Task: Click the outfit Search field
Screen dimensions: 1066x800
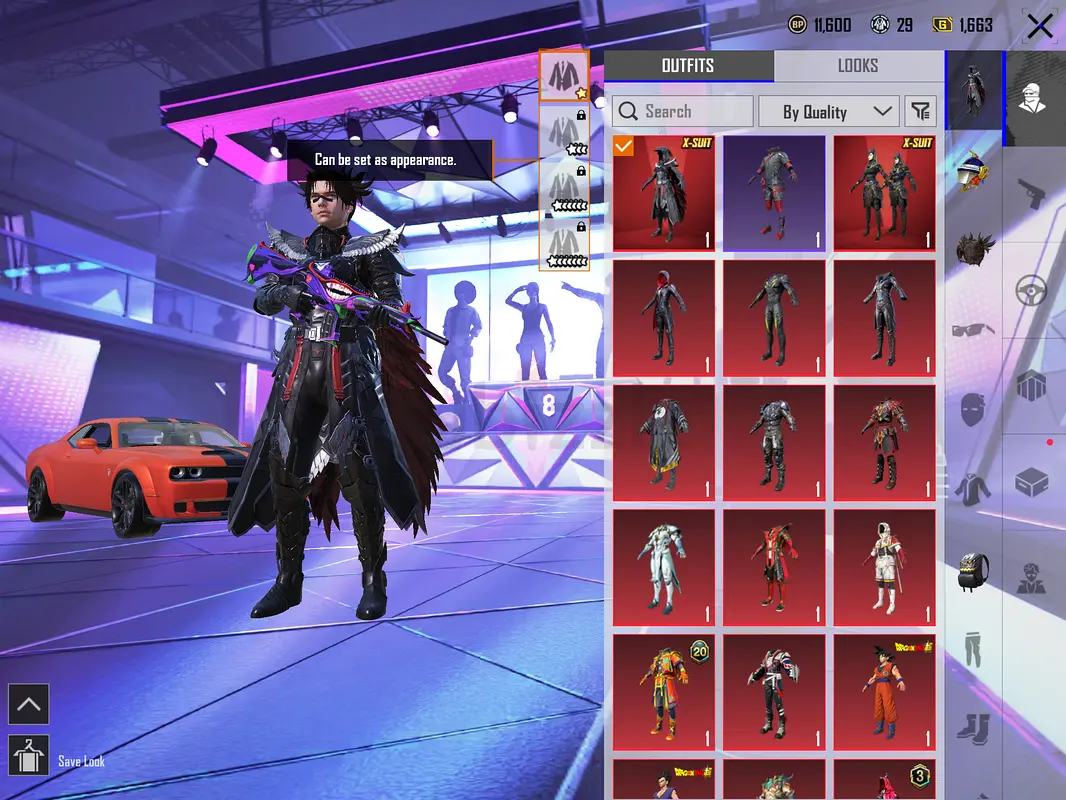Action: tap(683, 111)
